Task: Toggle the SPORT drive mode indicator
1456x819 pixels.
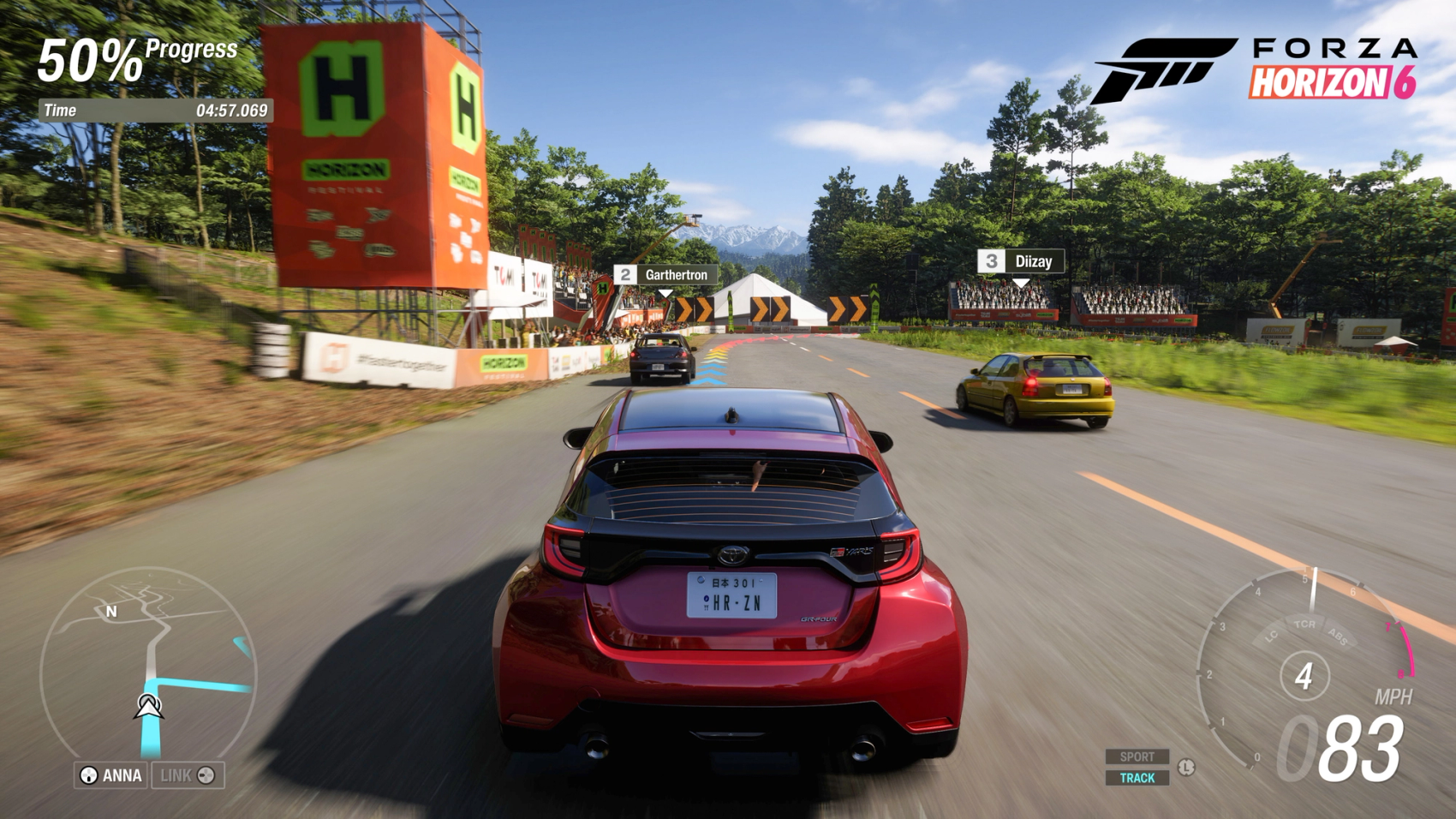Action: click(1138, 757)
